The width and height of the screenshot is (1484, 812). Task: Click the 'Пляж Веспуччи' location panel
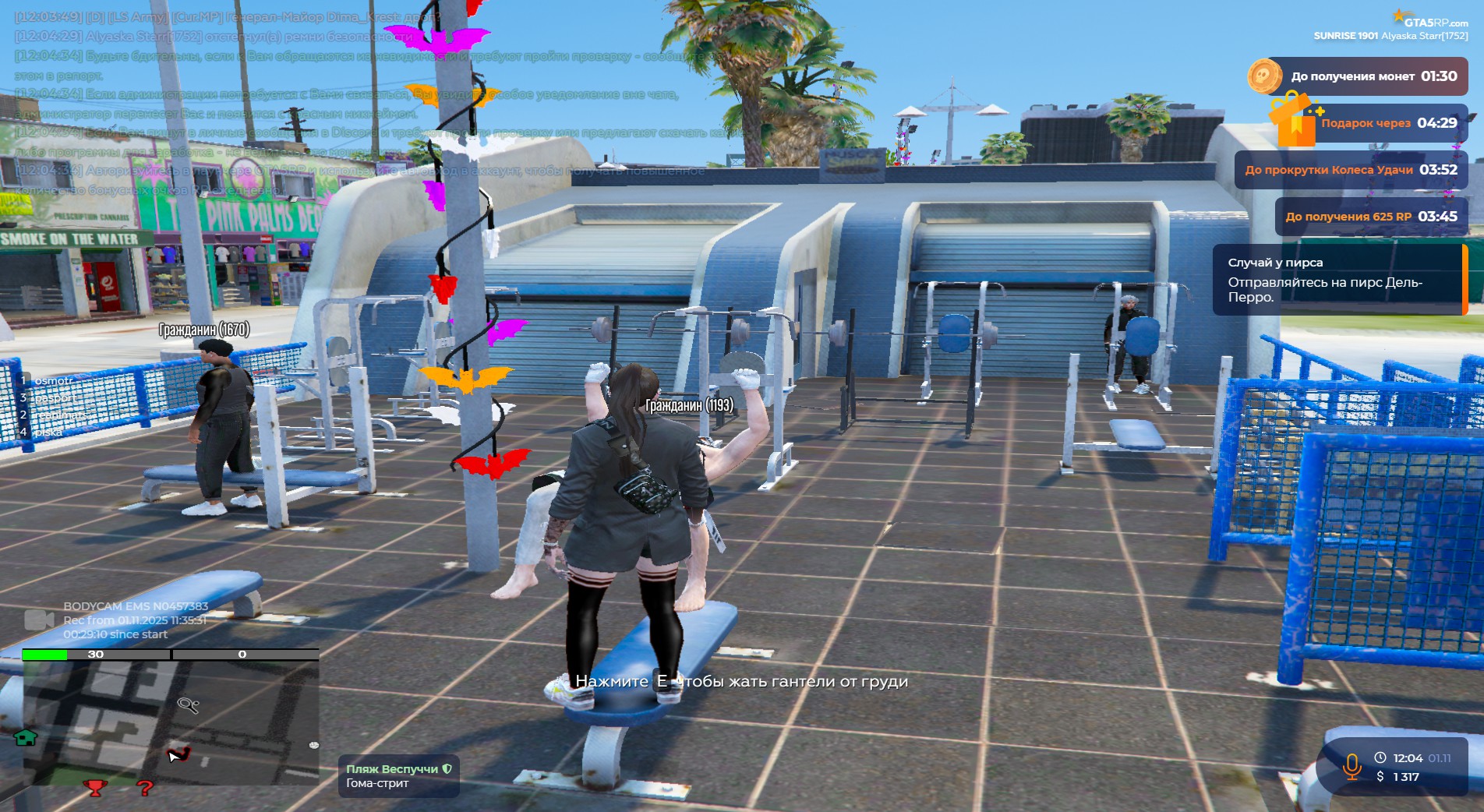pos(398,775)
